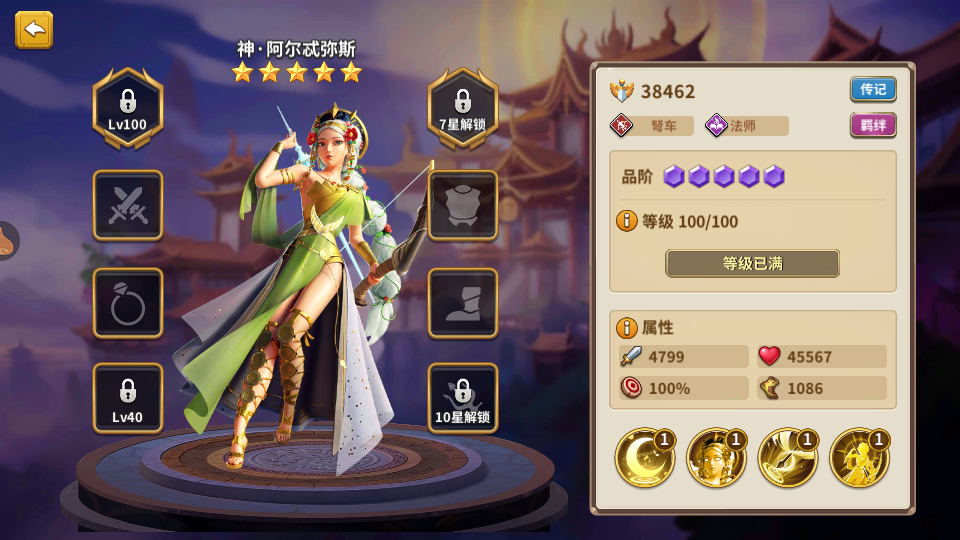Tap the locked Lv100 slot
Screen dimensions: 960x540
pos(127,108)
